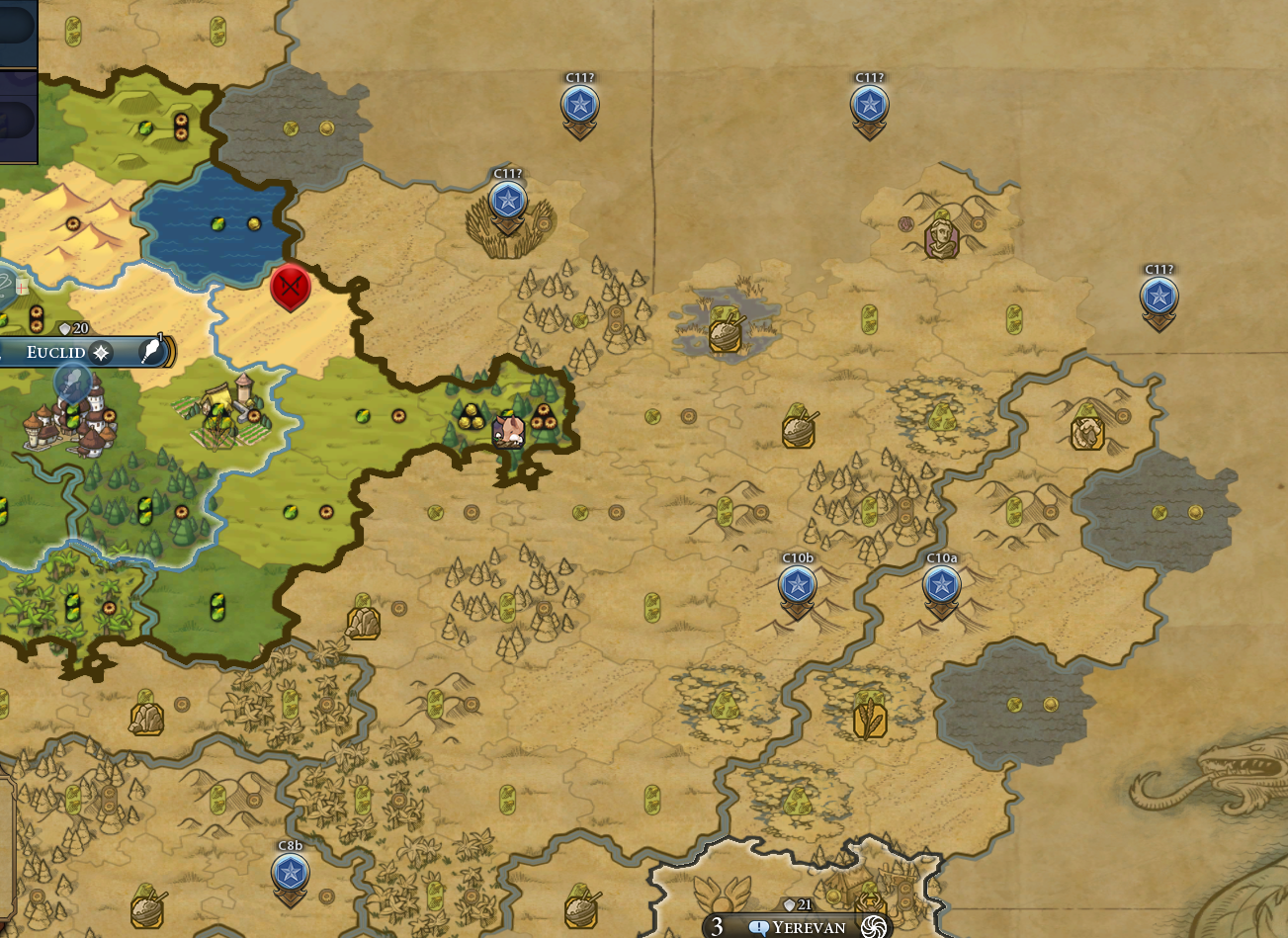
Task: Choose the C8b map pin
Action: tap(290, 873)
